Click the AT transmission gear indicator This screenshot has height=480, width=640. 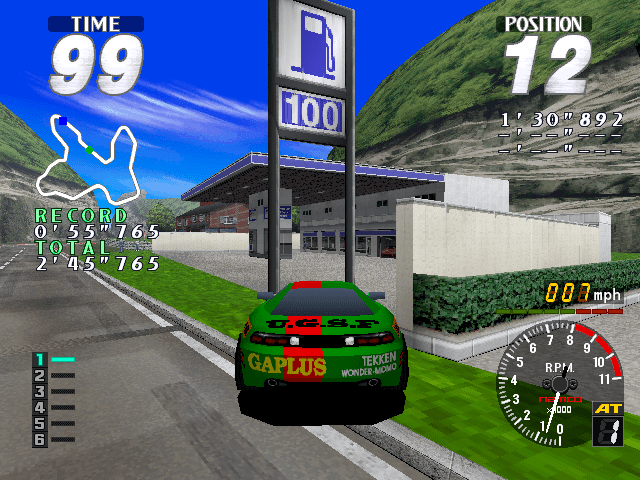tap(608, 423)
